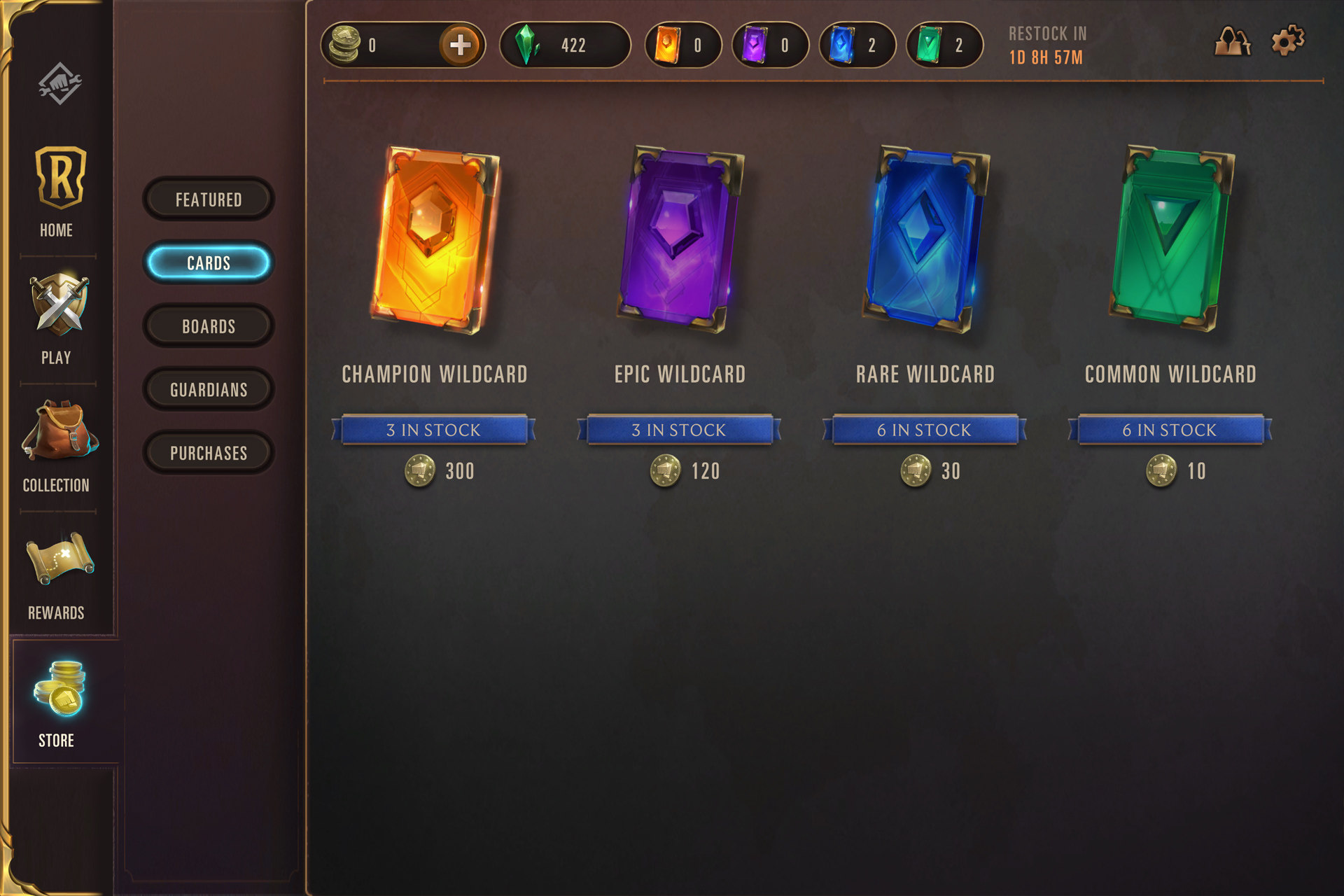Select the Cards store tab
The image size is (1344, 896).
(209, 263)
